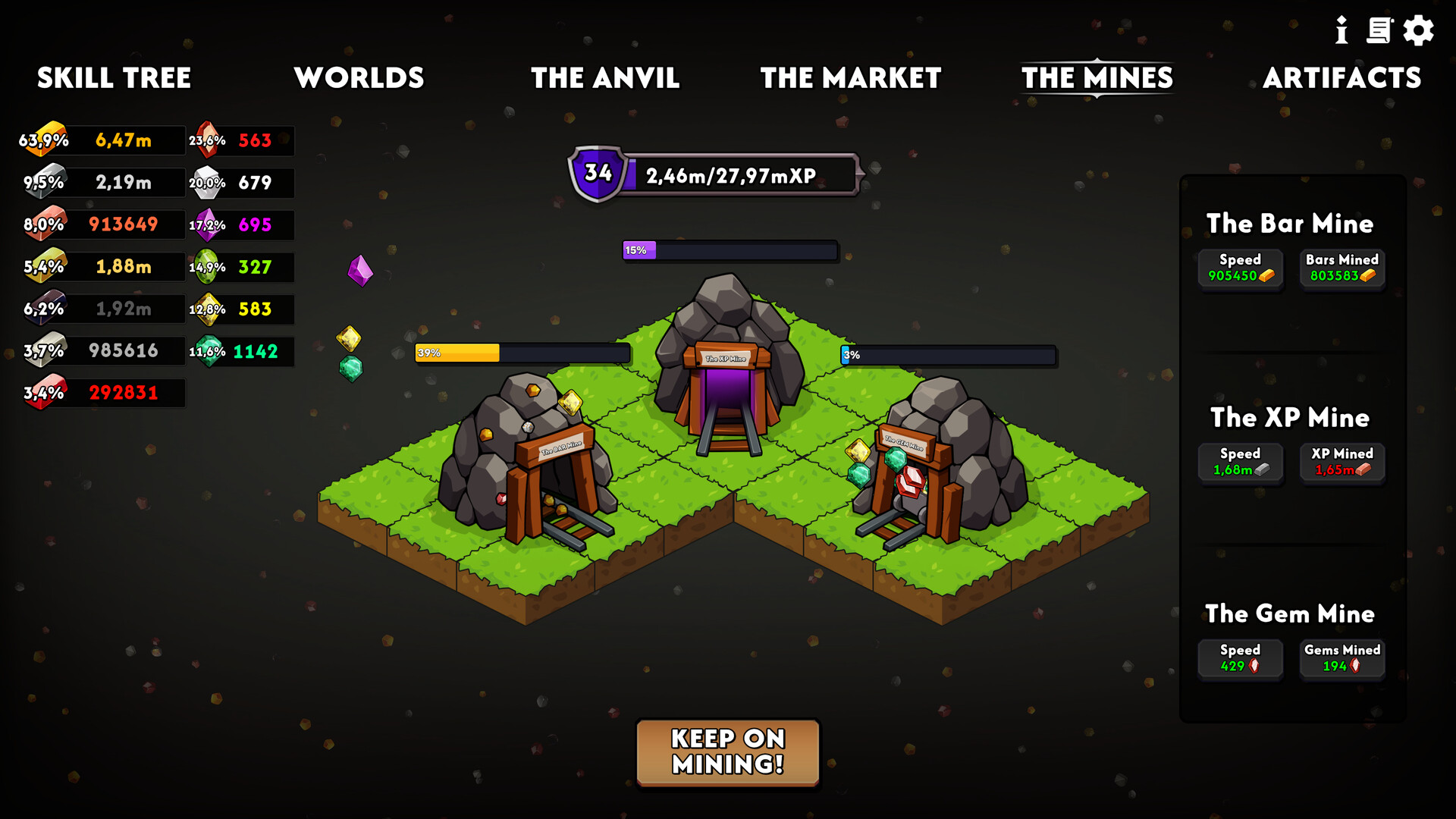Select the silver bar icon showing 2,19m
Viewport: 1456px width, 819px height.
(x=47, y=181)
